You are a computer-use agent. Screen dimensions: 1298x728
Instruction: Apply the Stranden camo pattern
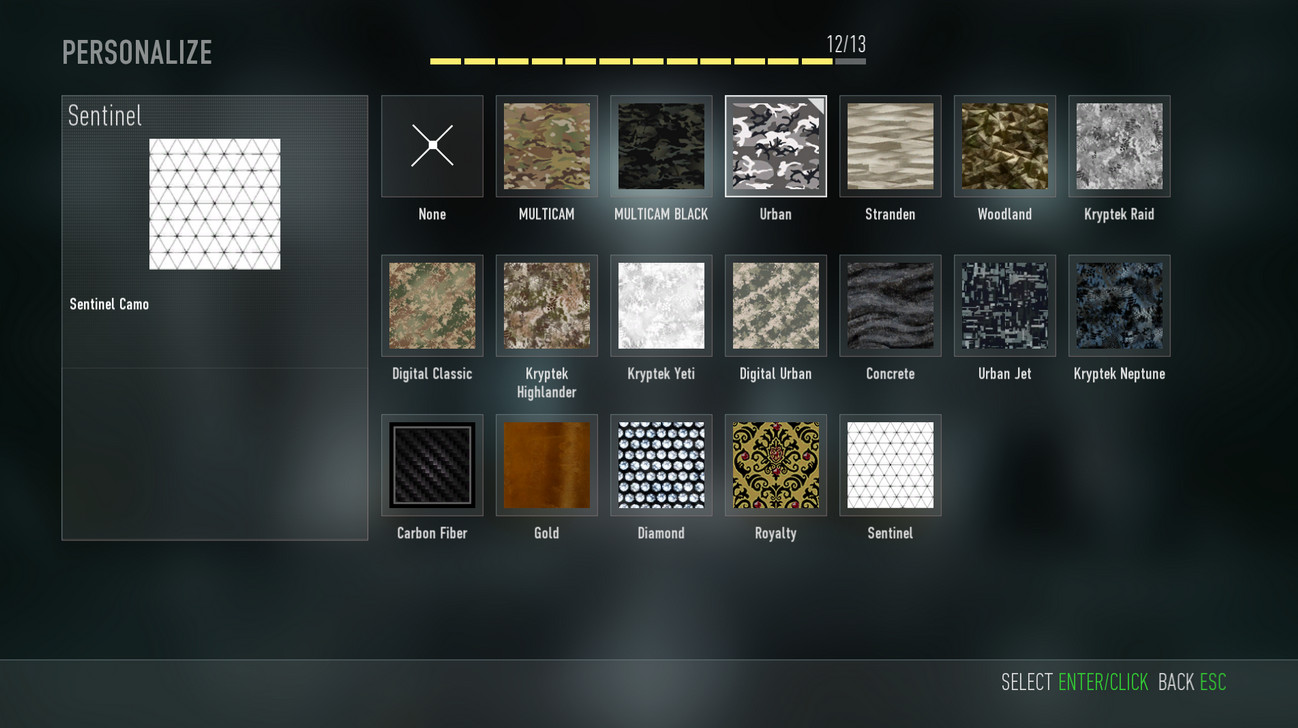pos(890,146)
